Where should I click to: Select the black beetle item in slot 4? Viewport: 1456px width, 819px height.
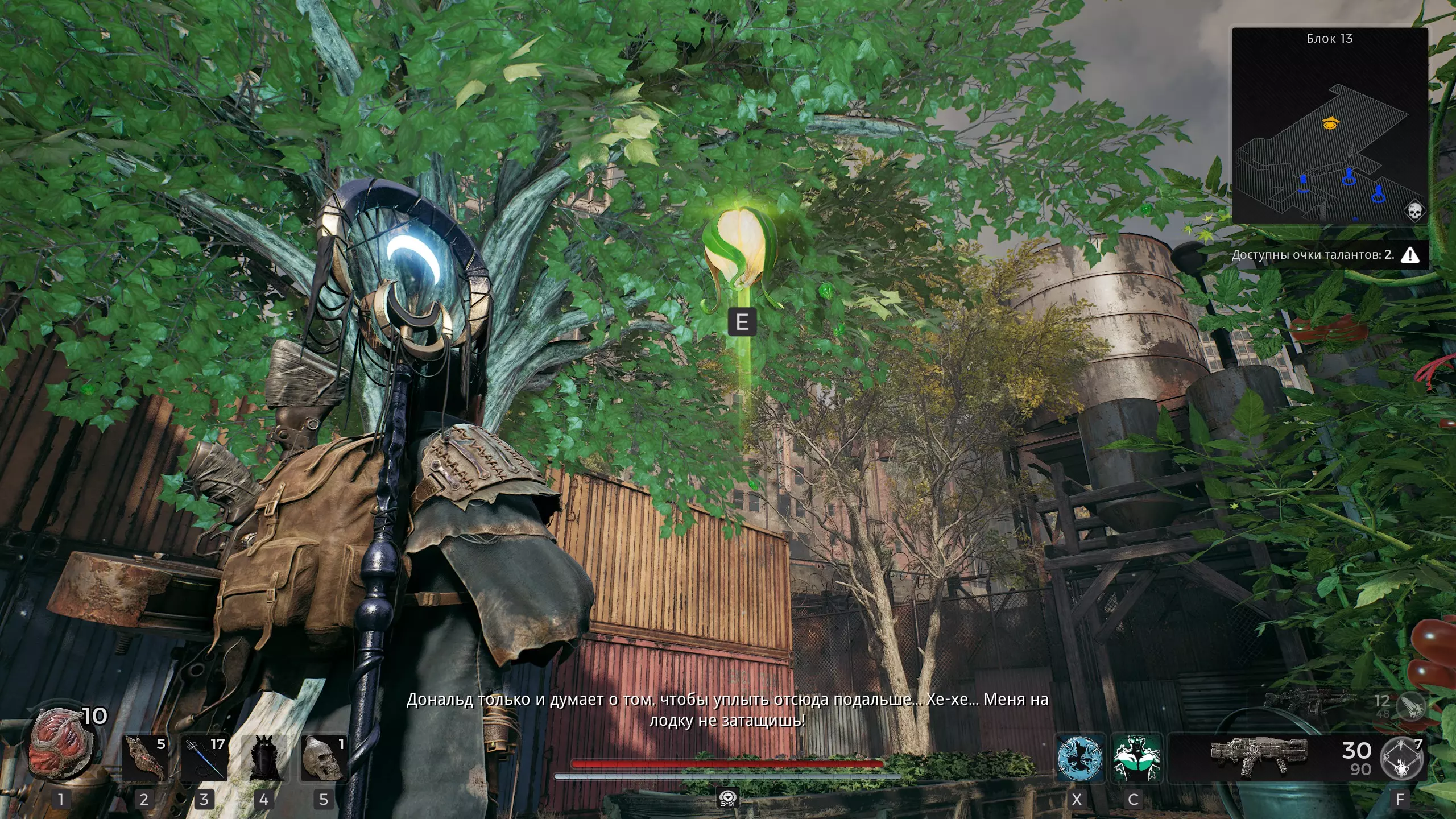pyautogui.click(x=264, y=758)
